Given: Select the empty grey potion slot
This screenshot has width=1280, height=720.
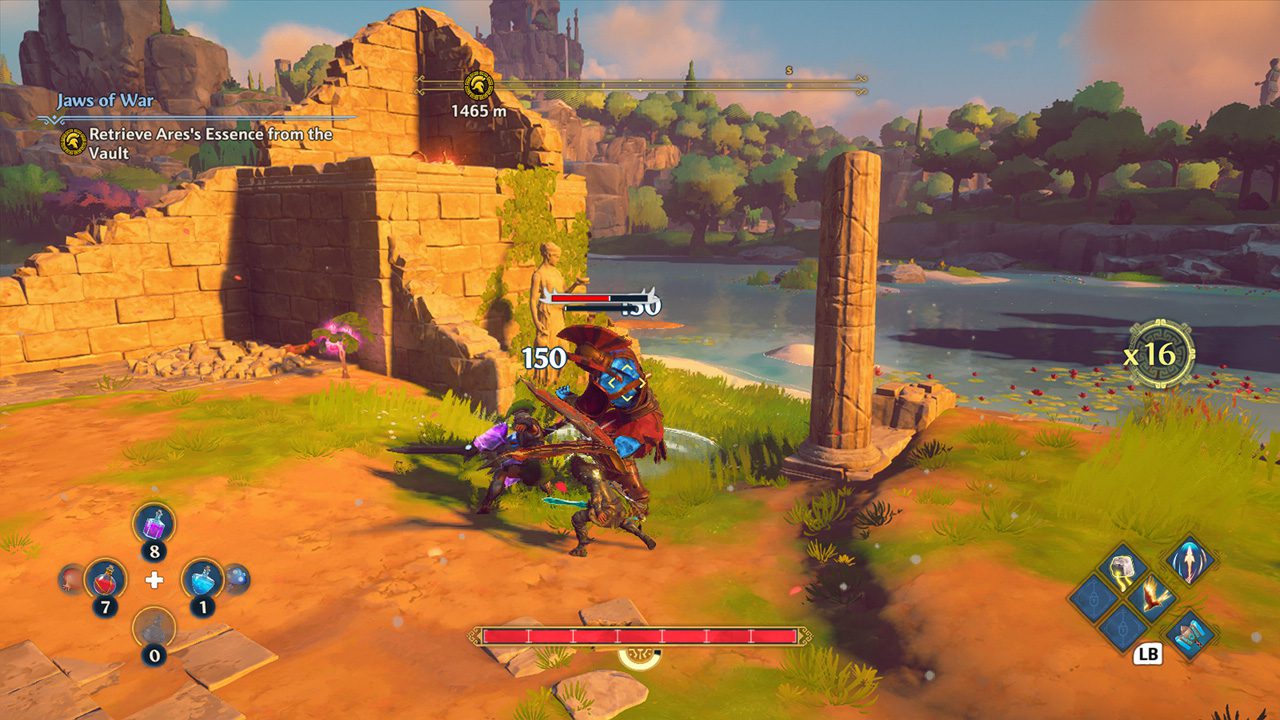Looking at the screenshot, I should [154, 628].
